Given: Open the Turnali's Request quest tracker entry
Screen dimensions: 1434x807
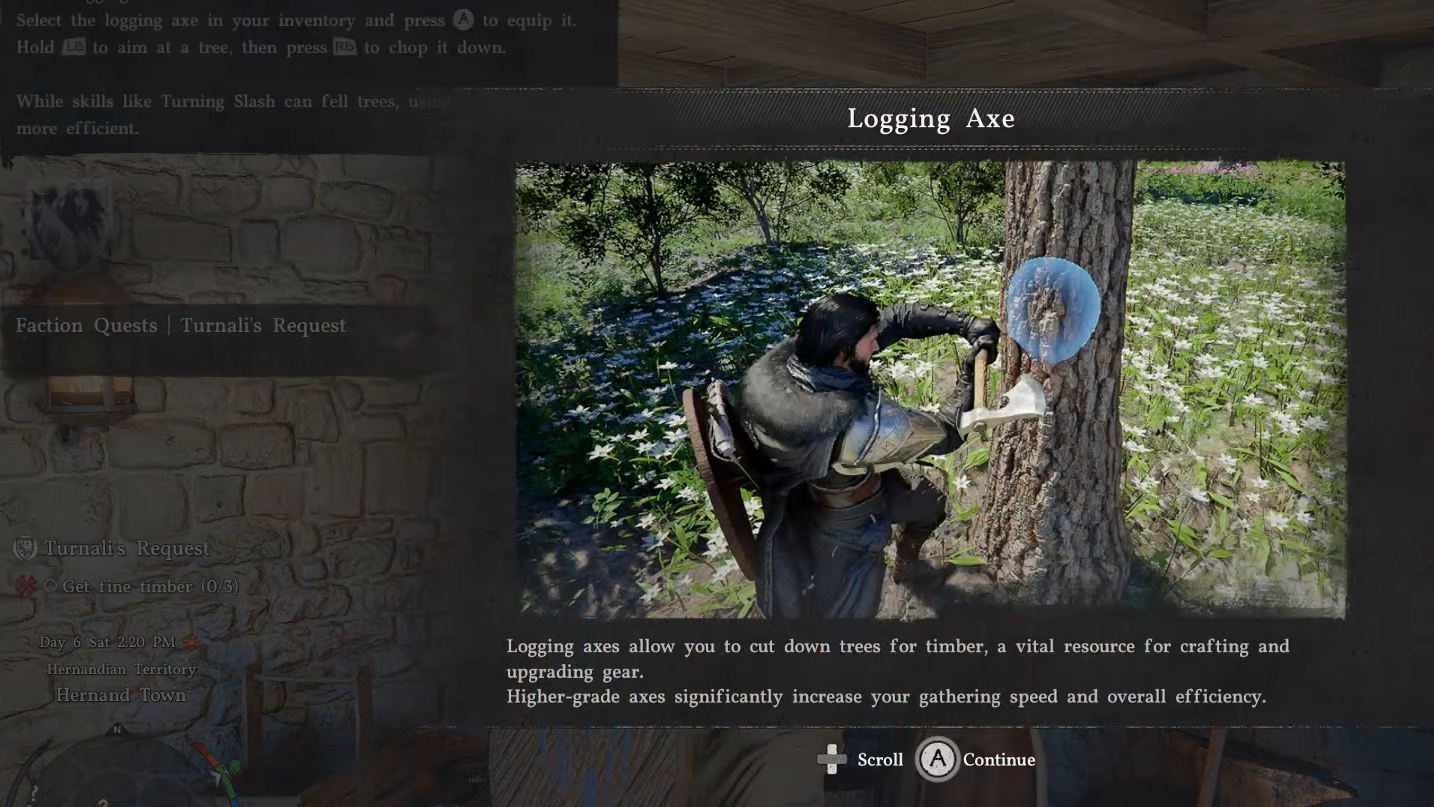Looking at the screenshot, I should point(126,548).
